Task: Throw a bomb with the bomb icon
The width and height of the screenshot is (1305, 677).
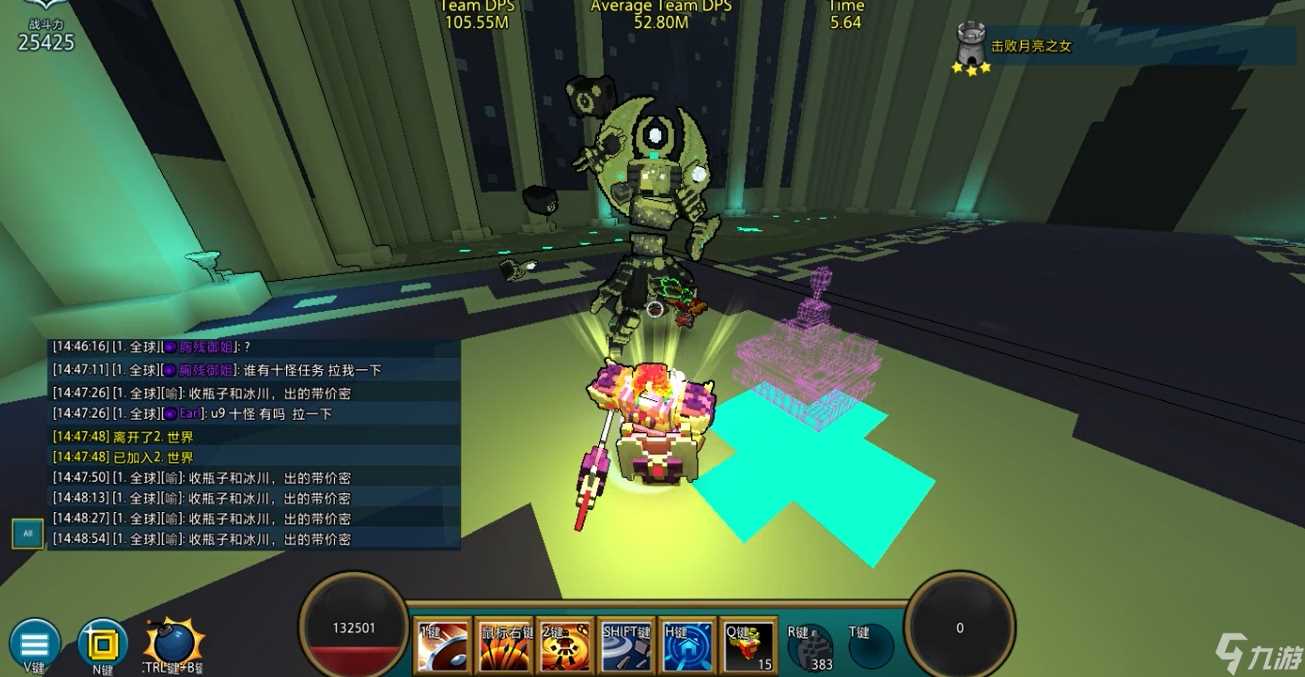Action: (x=173, y=643)
